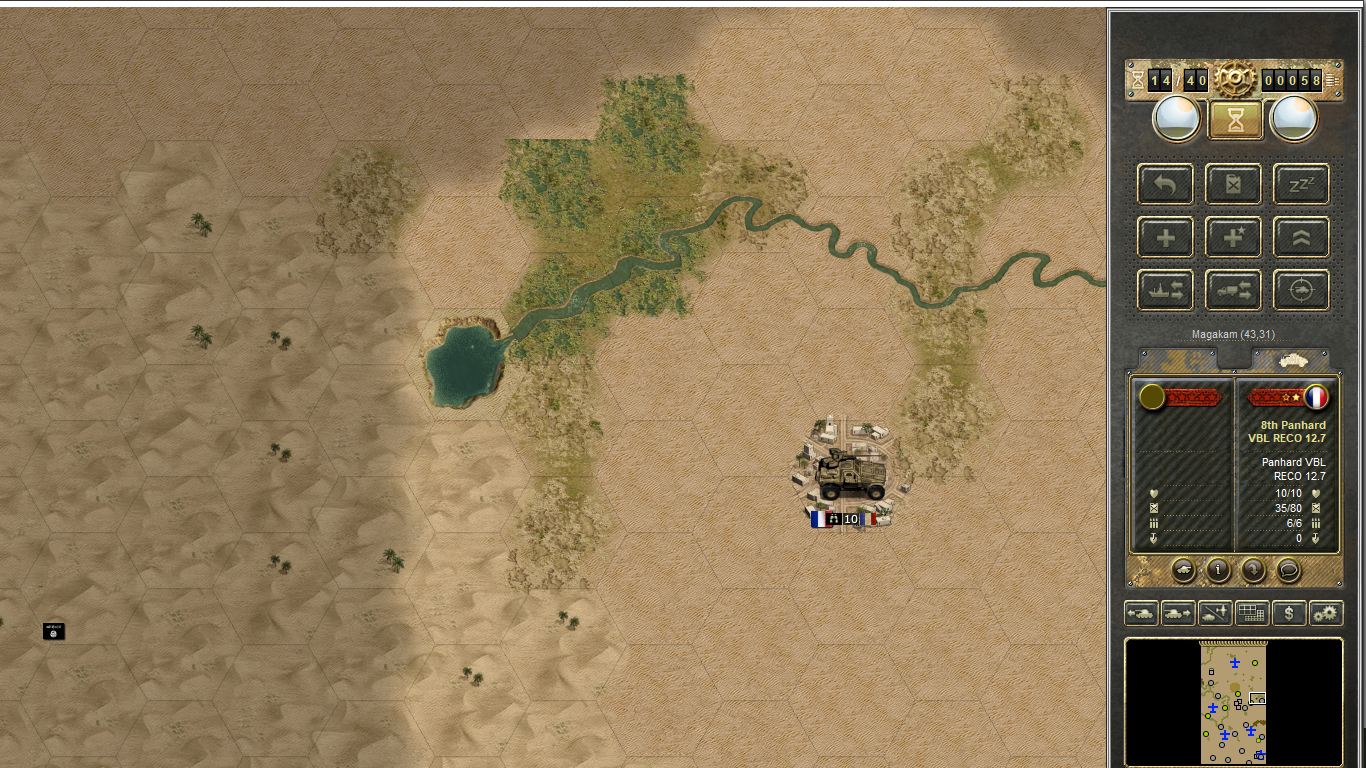Screen dimensions: 1366x768
Task: Click the plus-with-star elite replacements button
Action: pos(1233,237)
